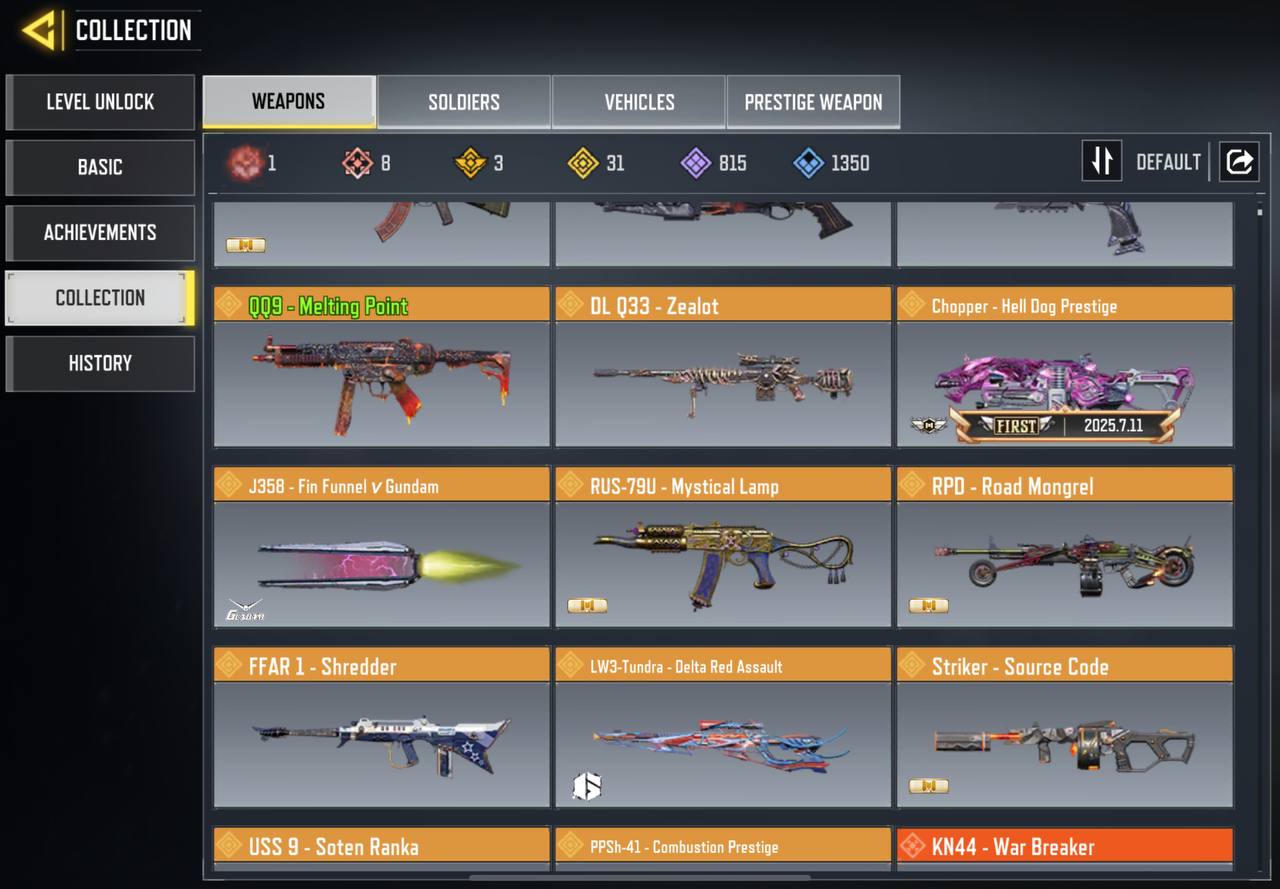This screenshot has height=889, width=1280.
Task: Open the LW3-Tundra - Delta Red Assault card
Action: pos(723,727)
